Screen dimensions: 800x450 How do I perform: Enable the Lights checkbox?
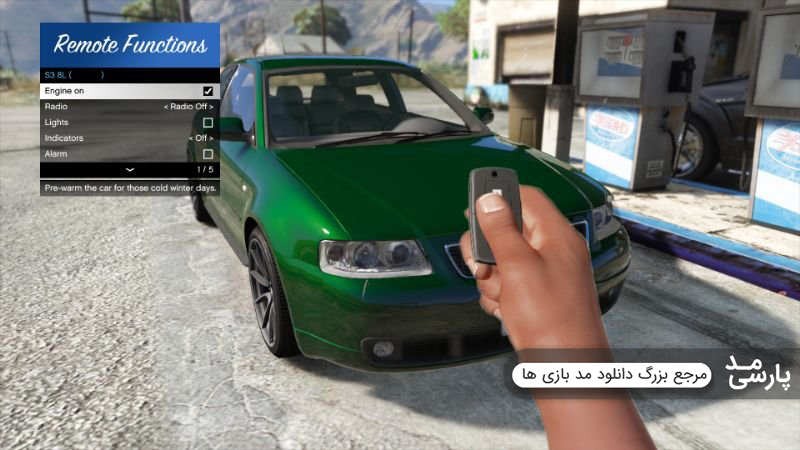click(208, 122)
